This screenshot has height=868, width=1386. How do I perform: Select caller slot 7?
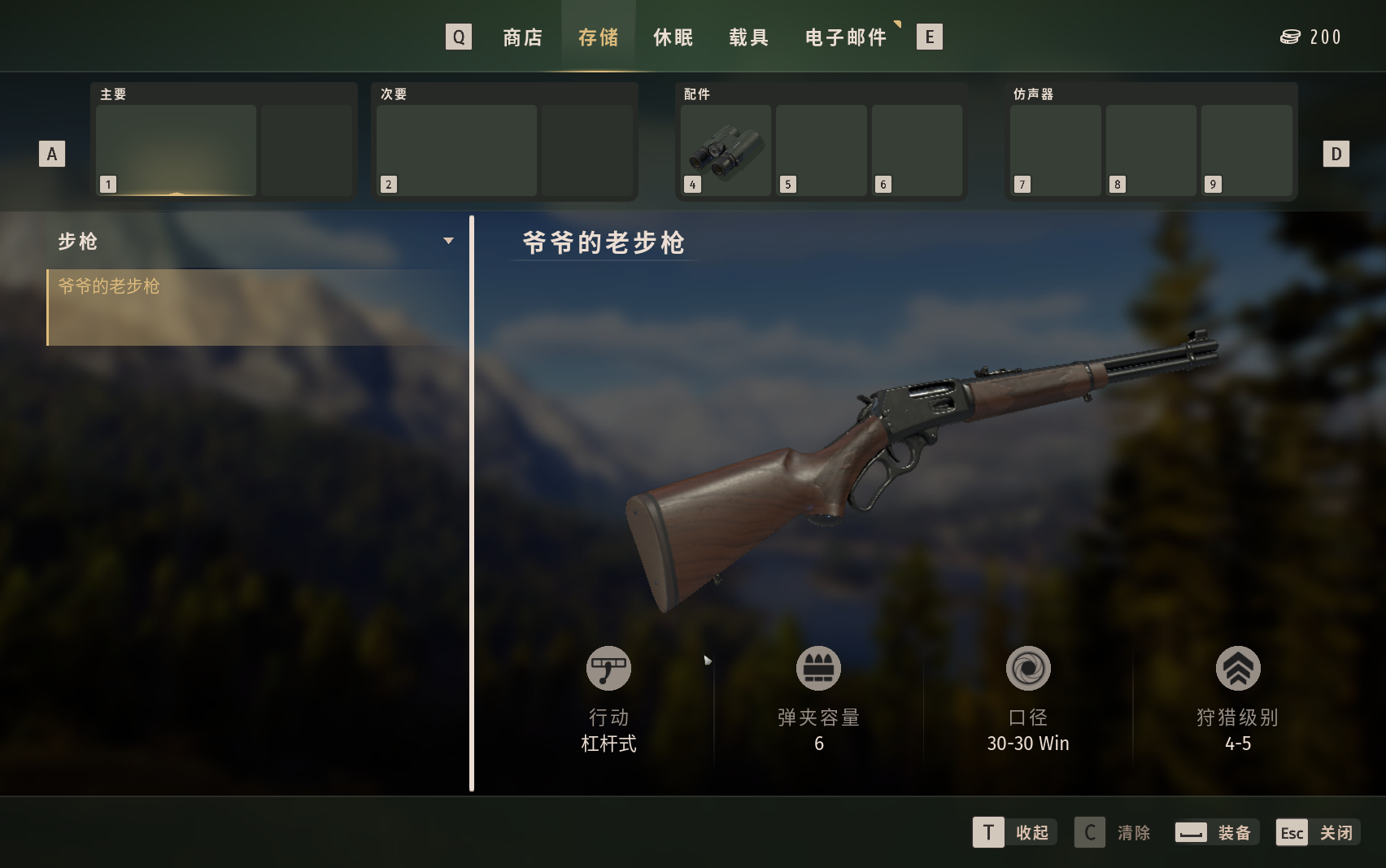1056,150
